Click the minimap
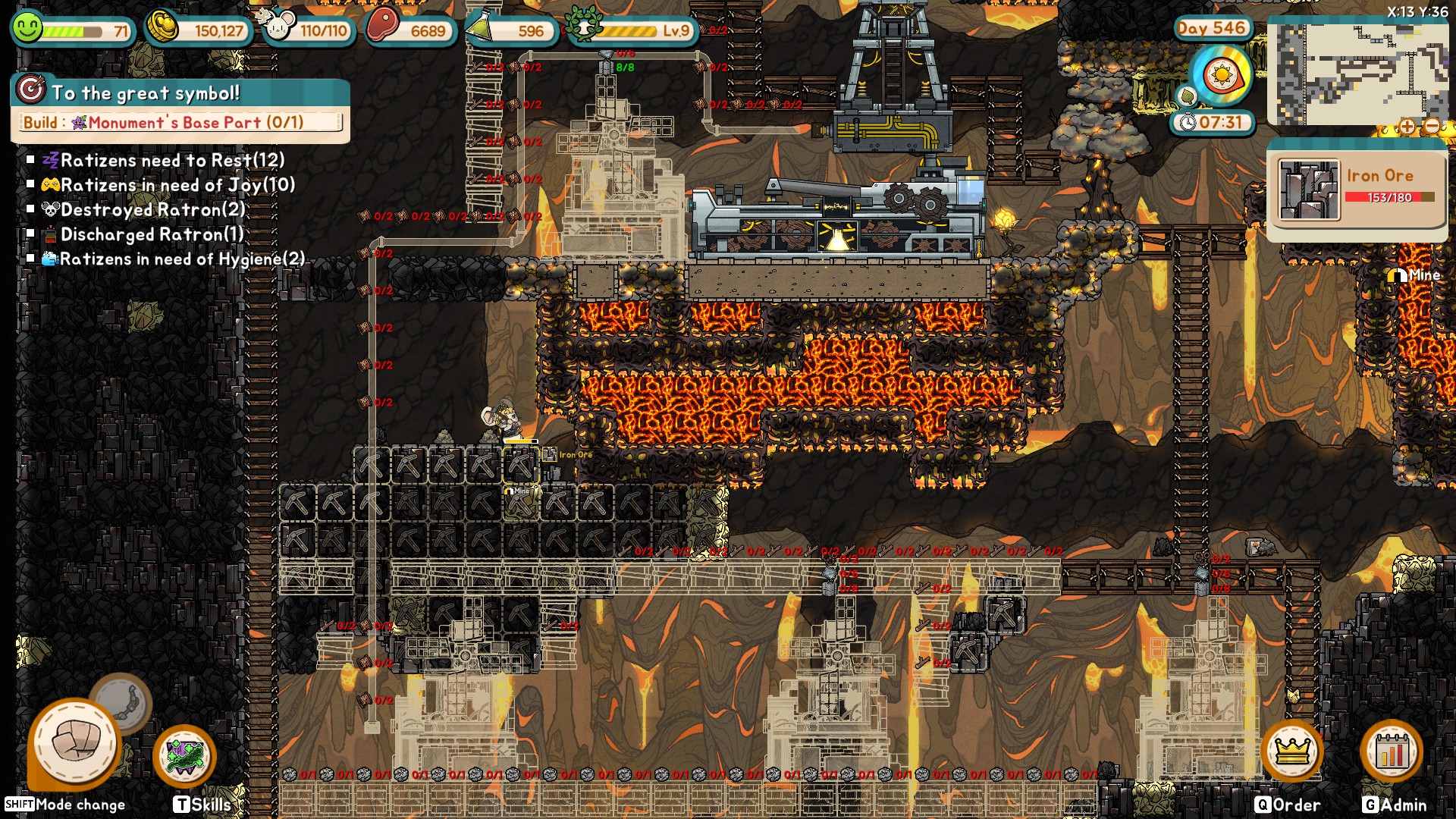Viewport: 1456px width, 819px height. click(x=1357, y=72)
